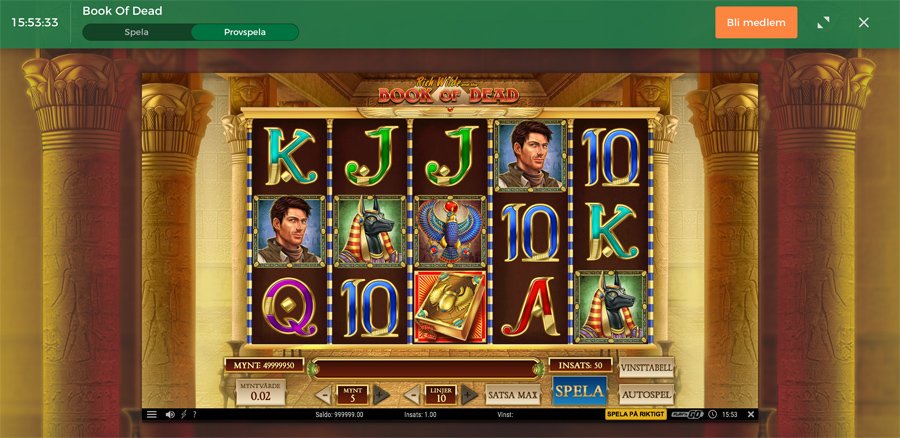Decrease the MYNT coin count

pos(323,395)
